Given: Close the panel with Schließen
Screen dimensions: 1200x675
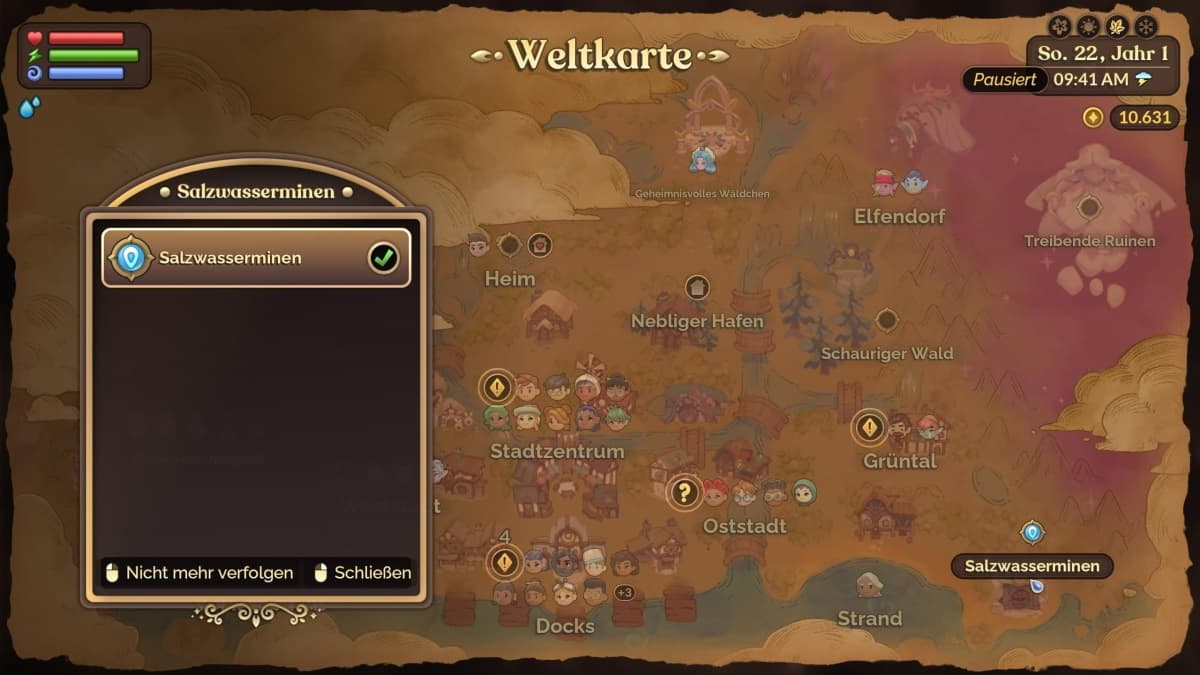Looking at the screenshot, I should (x=362, y=573).
